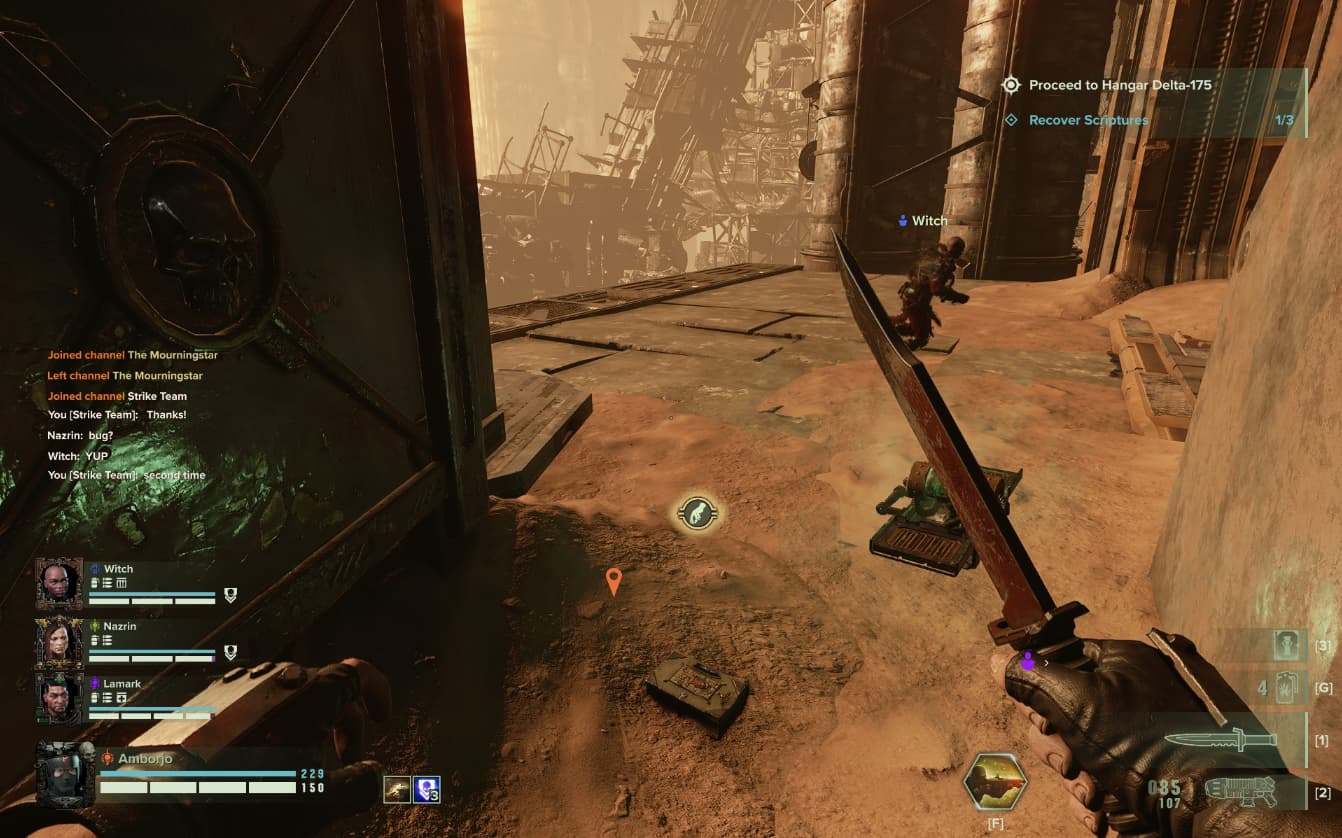
Task: Switch to the bolter weapon slot
Action: [x=1240, y=792]
